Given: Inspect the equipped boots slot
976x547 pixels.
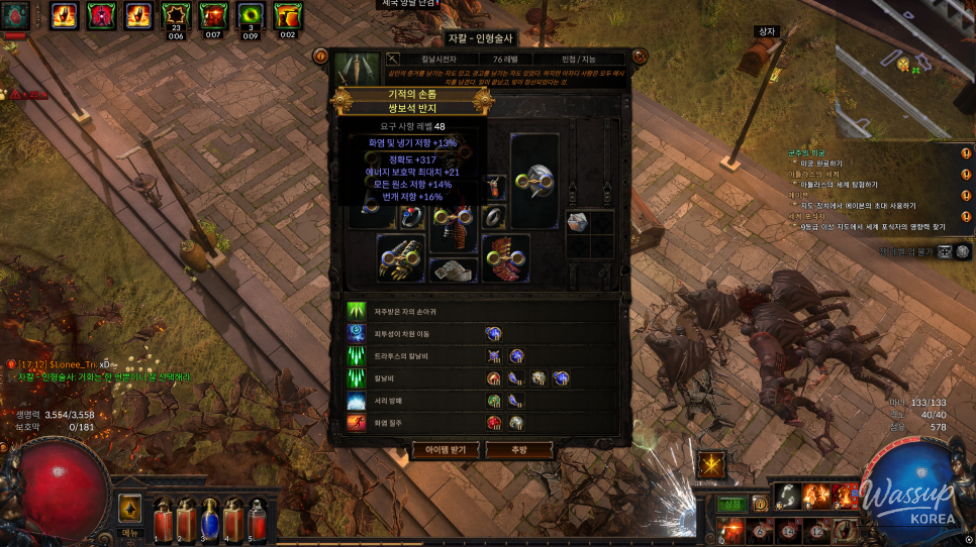Looking at the screenshot, I should coord(505,256).
